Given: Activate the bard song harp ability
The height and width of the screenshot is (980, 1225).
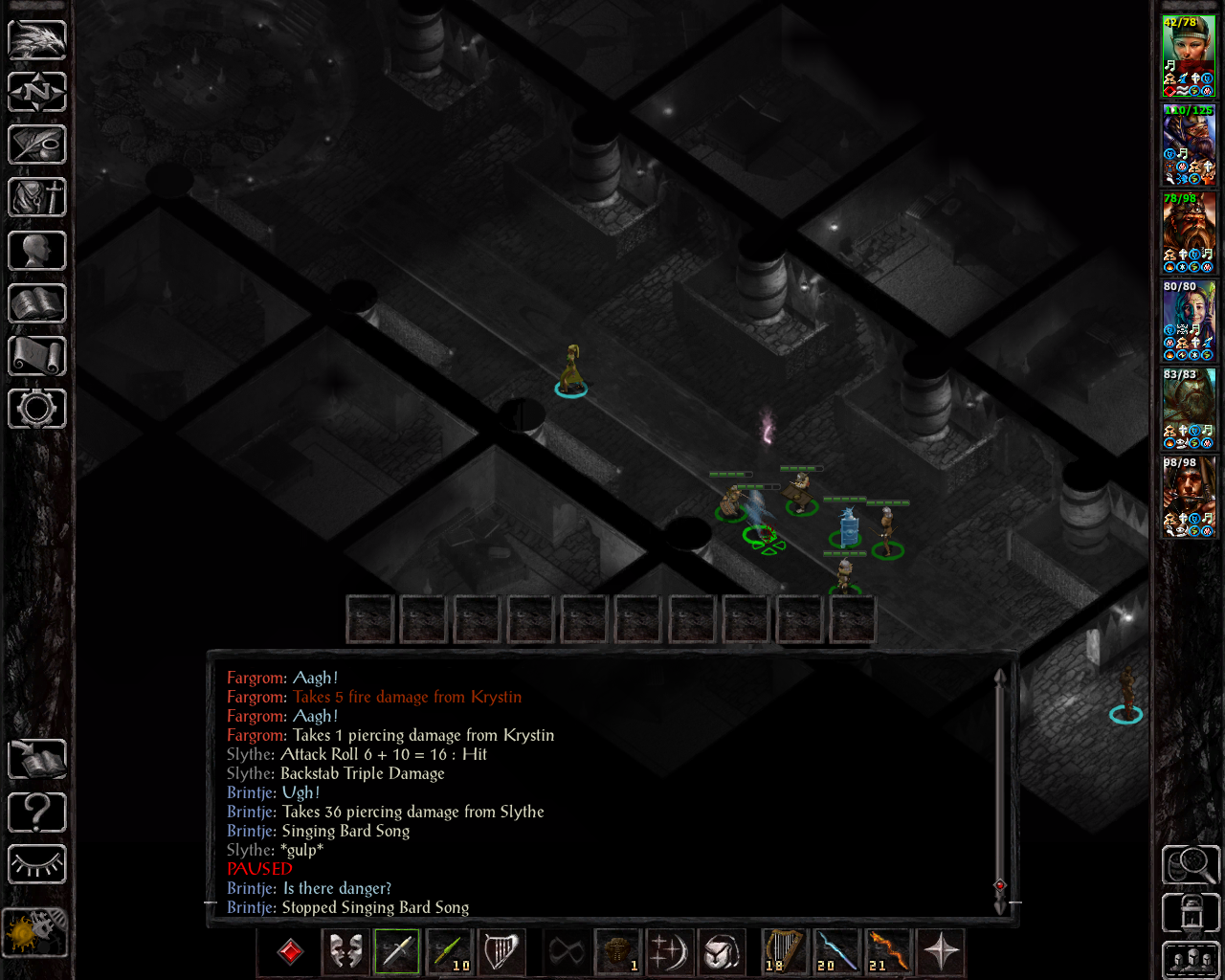Looking at the screenshot, I should (x=501, y=951).
